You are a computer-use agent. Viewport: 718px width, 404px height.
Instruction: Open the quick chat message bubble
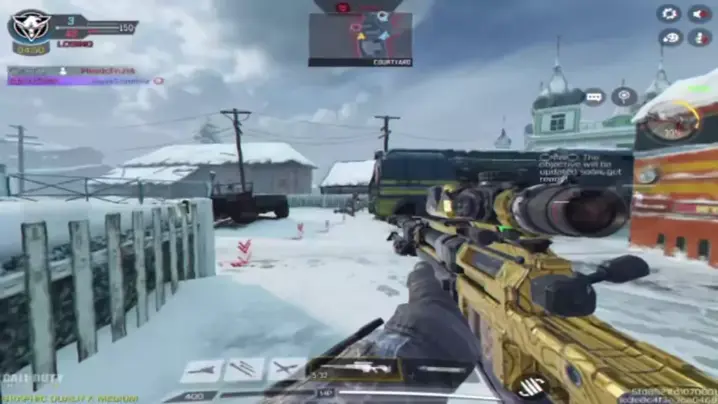point(595,97)
